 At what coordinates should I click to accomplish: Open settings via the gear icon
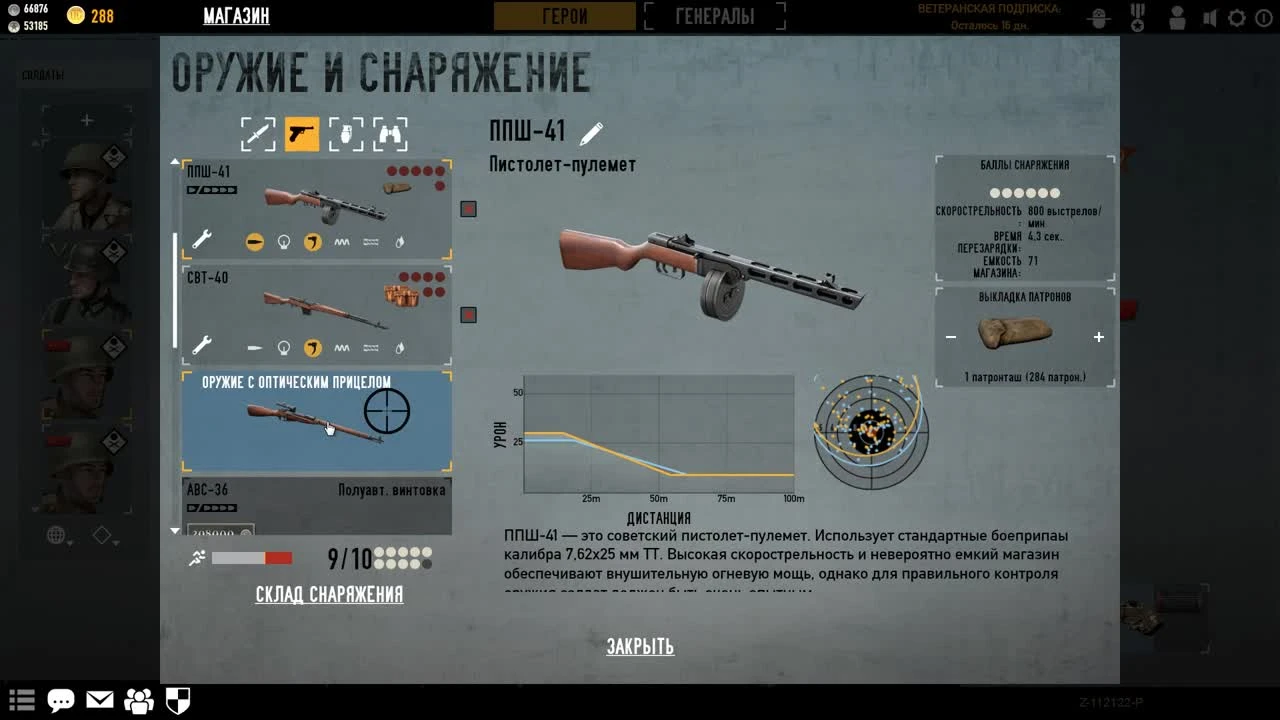coord(1237,17)
